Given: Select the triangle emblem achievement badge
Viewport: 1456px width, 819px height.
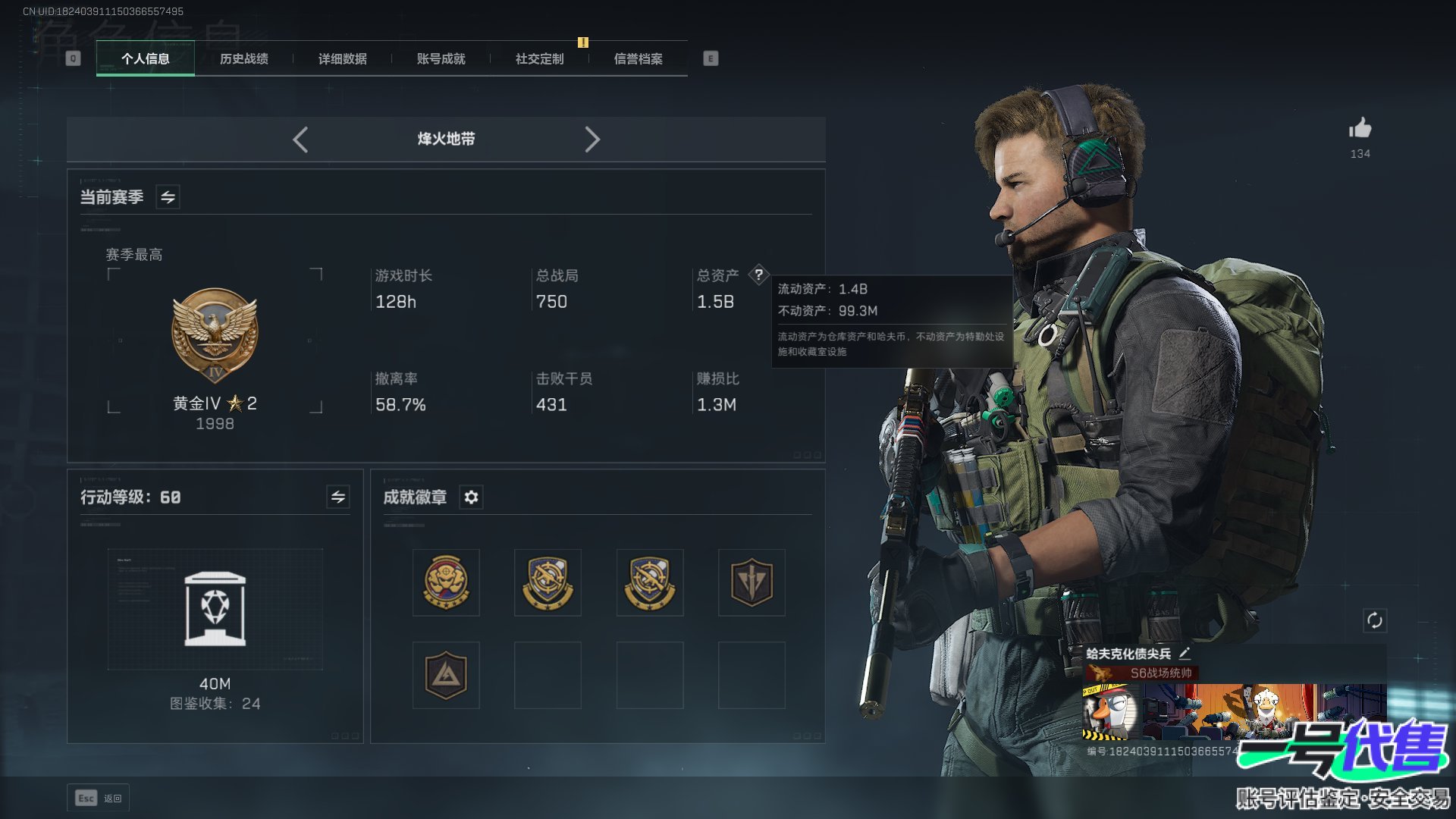Looking at the screenshot, I should pos(446,675).
